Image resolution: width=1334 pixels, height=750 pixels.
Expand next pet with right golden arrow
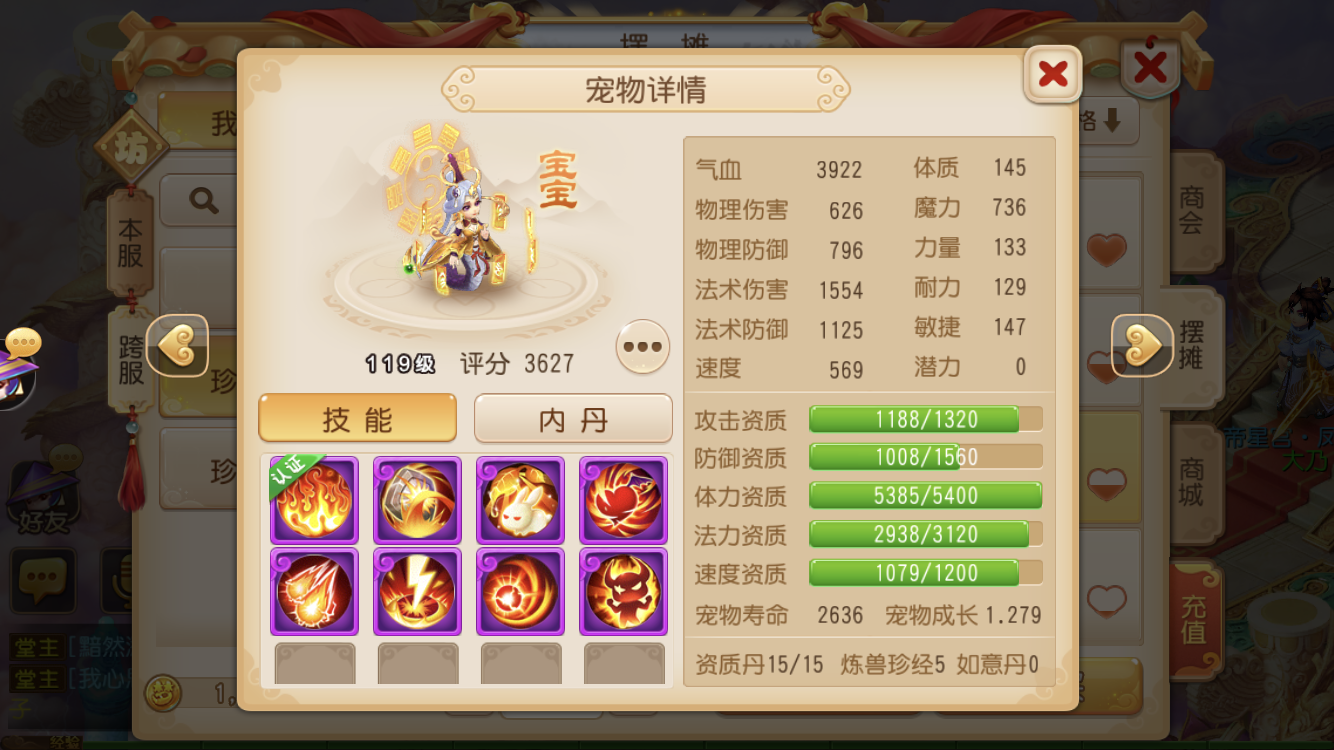point(1143,347)
